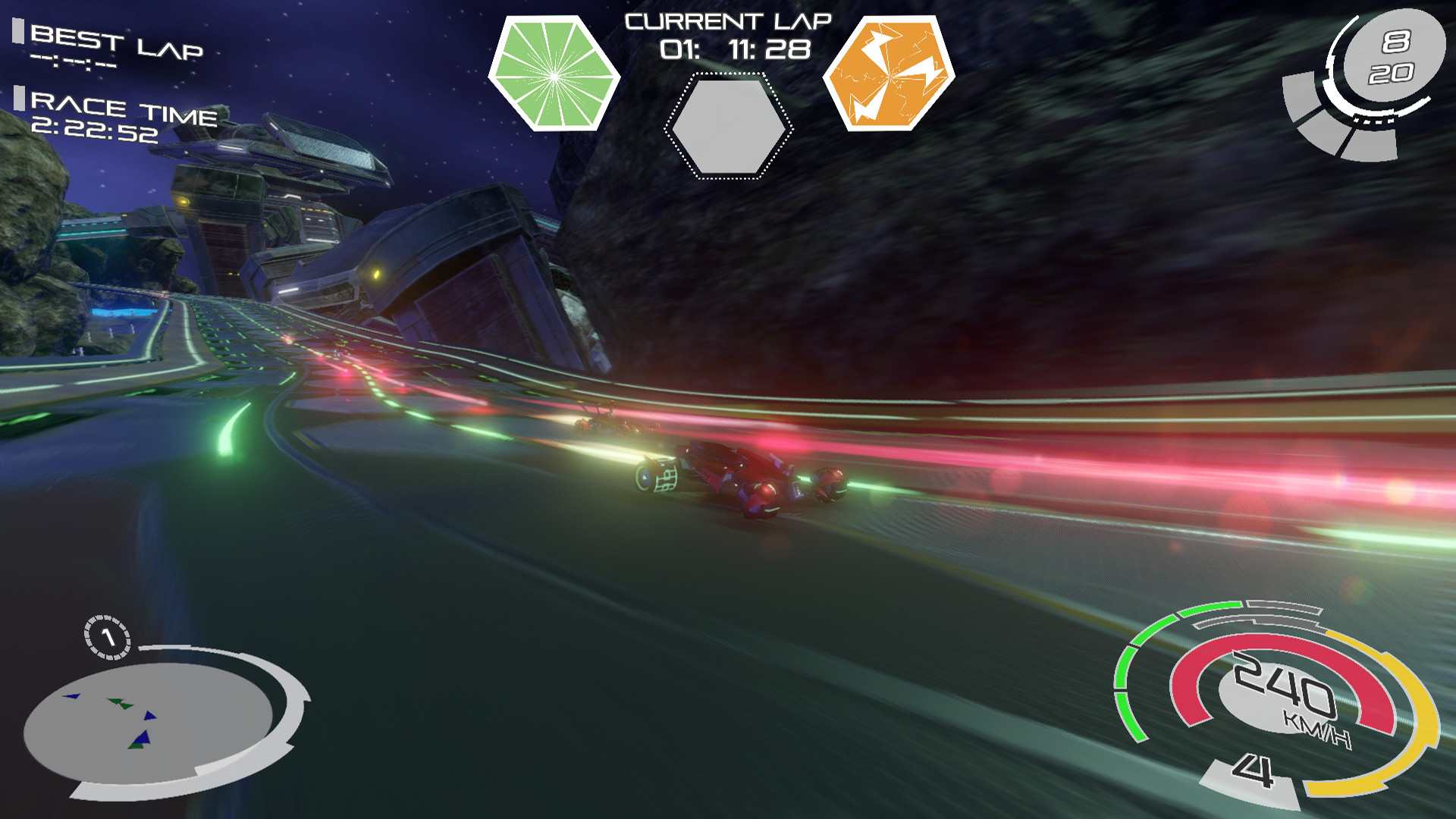Open the oval track minimap

tap(149, 723)
